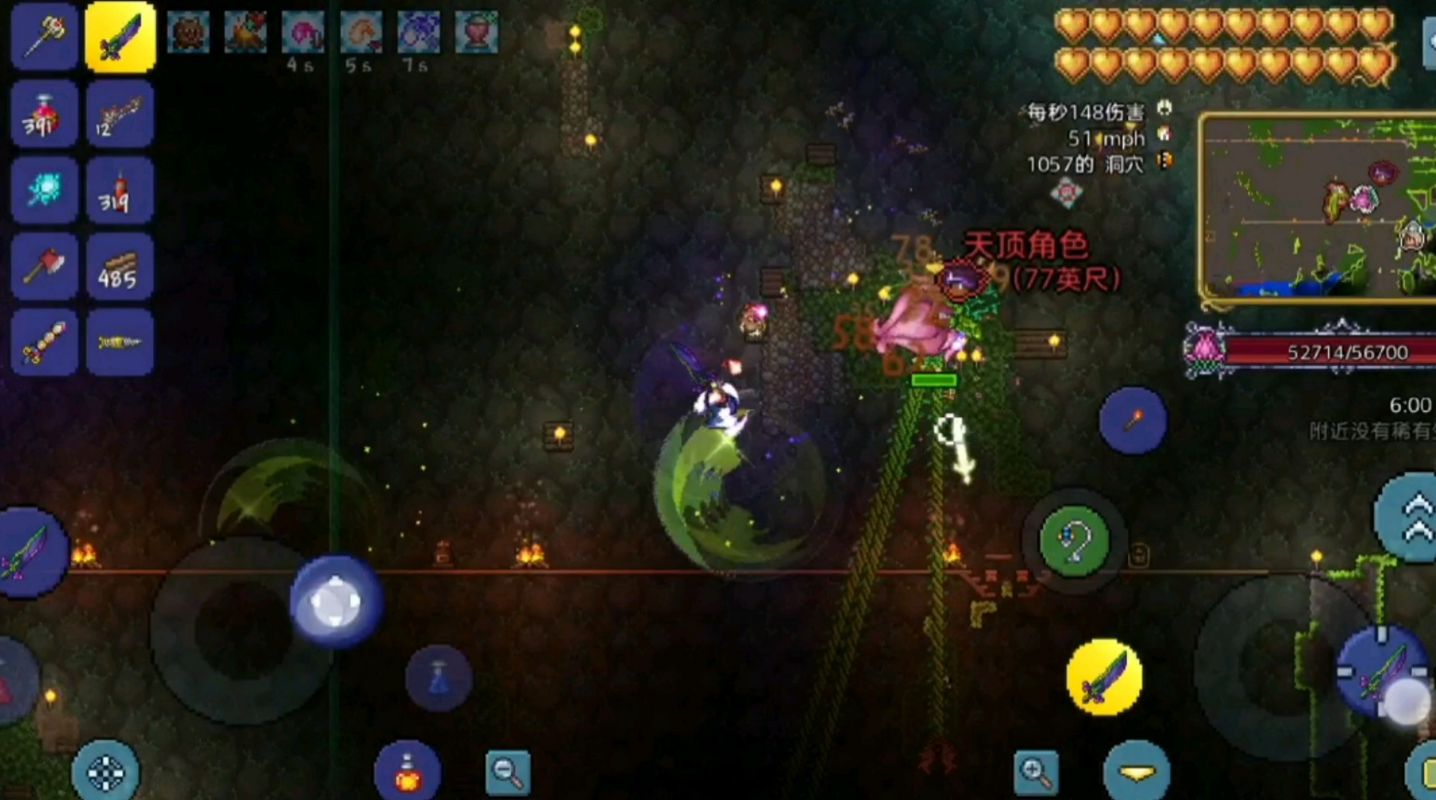Zoom out with the minus magnifier
The image size is (1436, 800).
[x=508, y=772]
